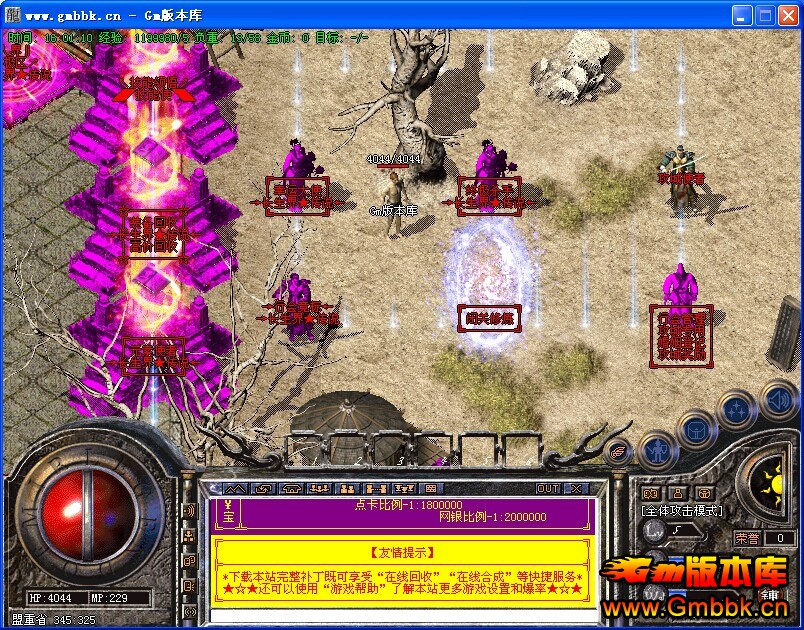The height and width of the screenshot is (630, 804).
Task: Click the sun day-night indicator dial
Action: coord(771,486)
